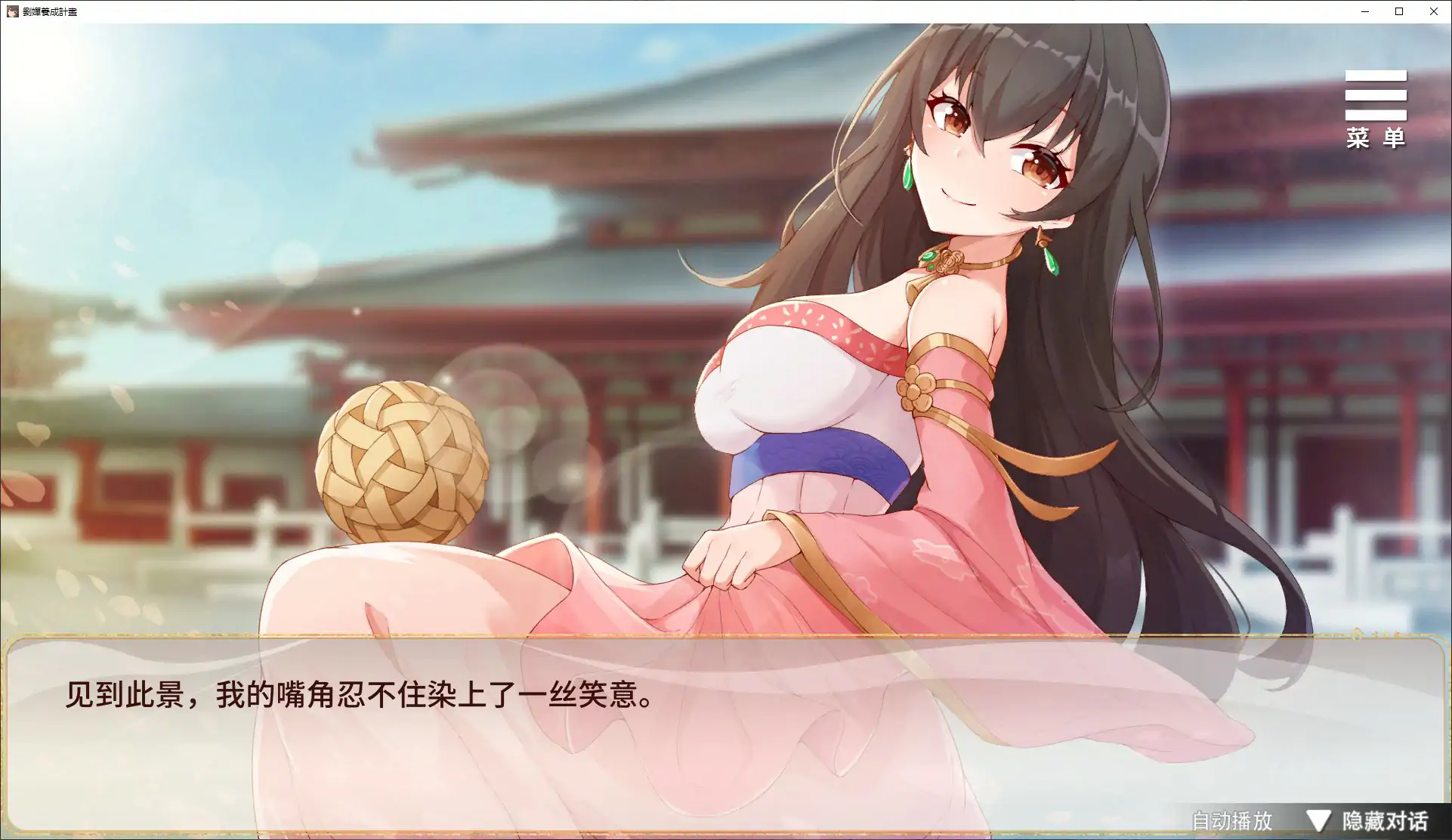Select the 菜单 text under the hamburger icon
Viewport: 1452px width, 840px height.
pos(1374,139)
